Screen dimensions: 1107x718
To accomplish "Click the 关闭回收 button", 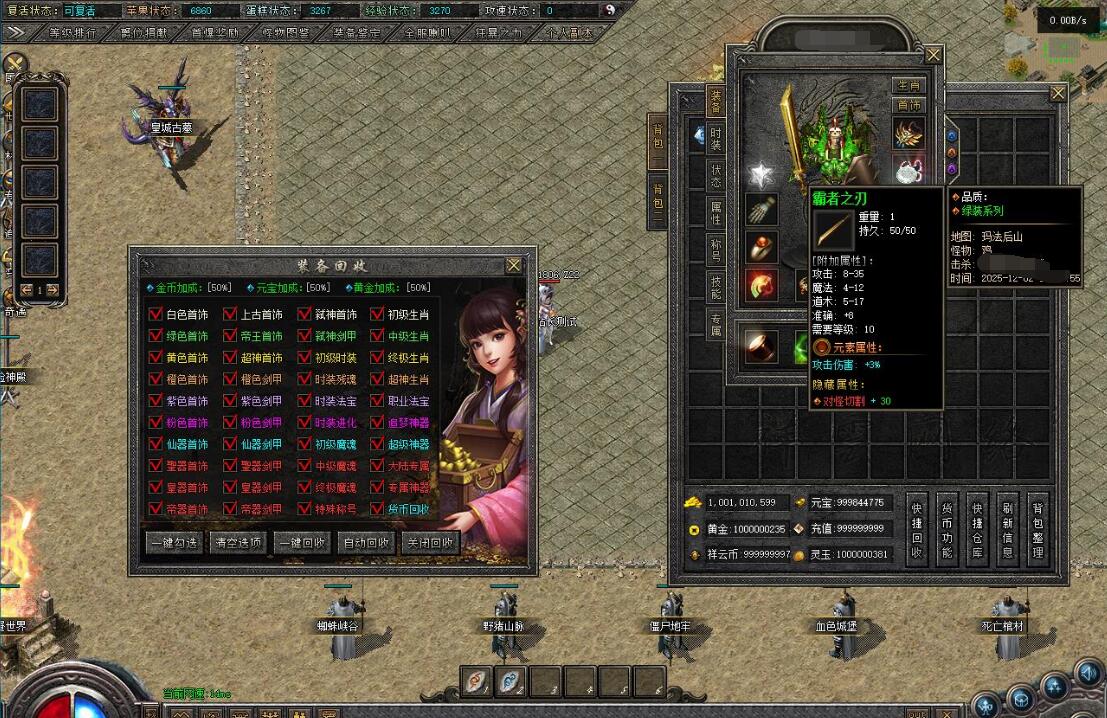I will [x=429, y=543].
